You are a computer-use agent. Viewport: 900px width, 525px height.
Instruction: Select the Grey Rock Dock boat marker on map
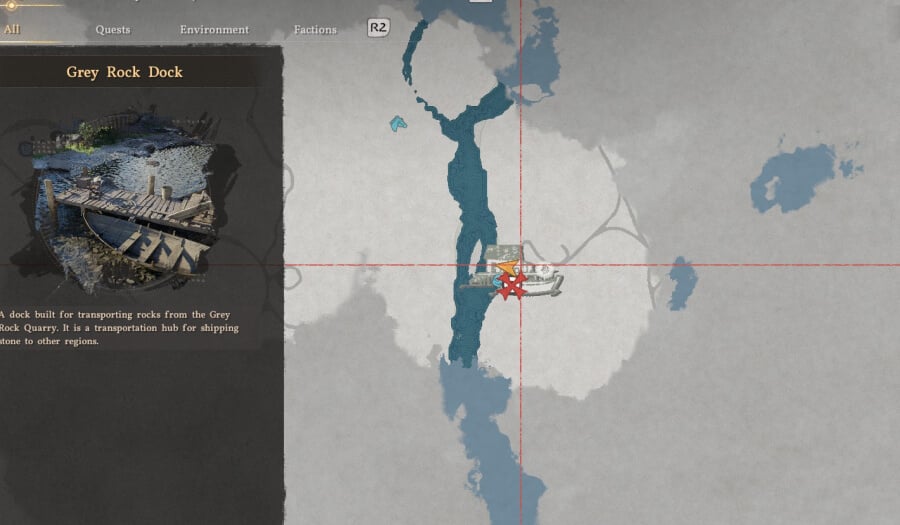point(538,283)
